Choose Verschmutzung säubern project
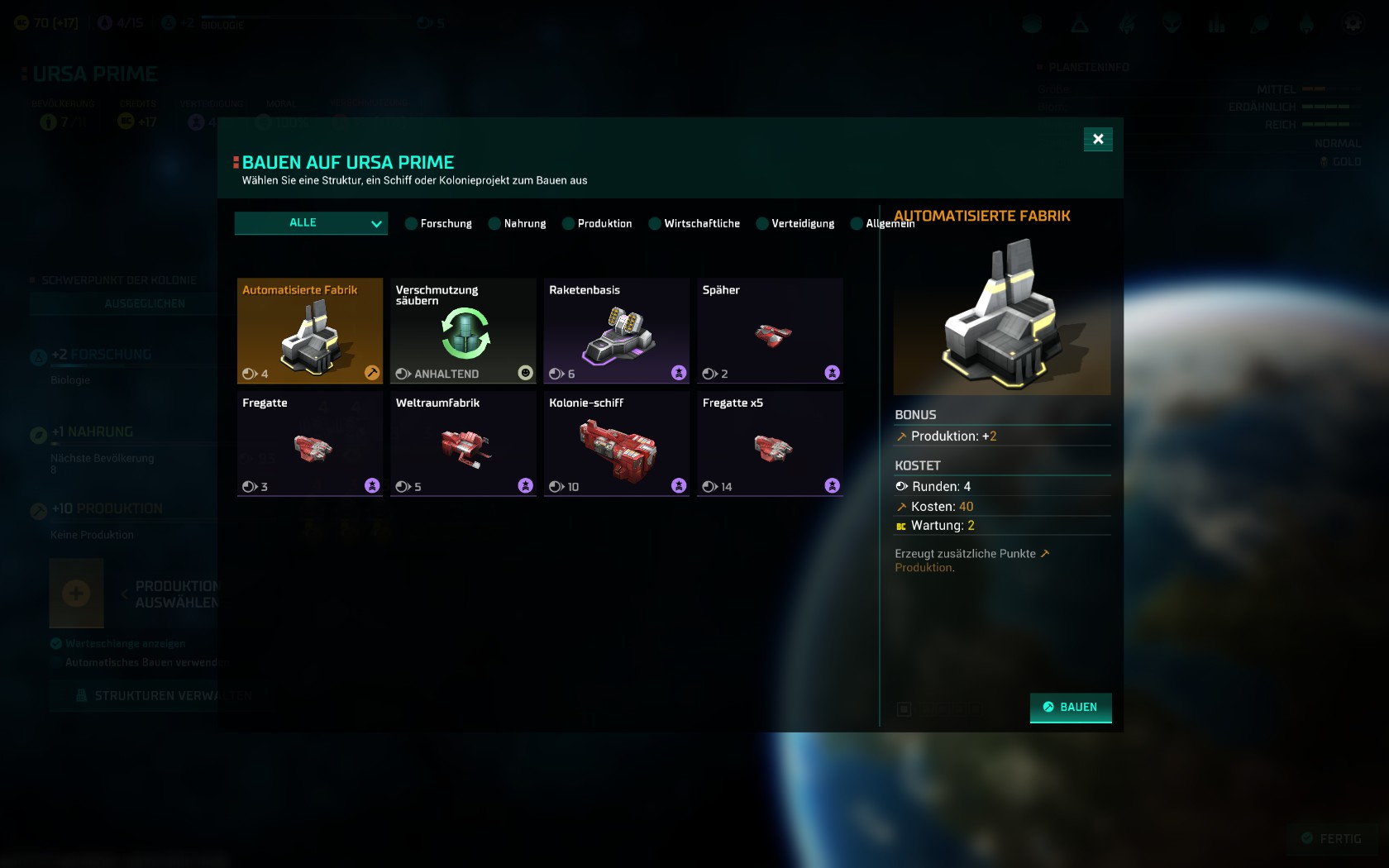 tap(463, 331)
